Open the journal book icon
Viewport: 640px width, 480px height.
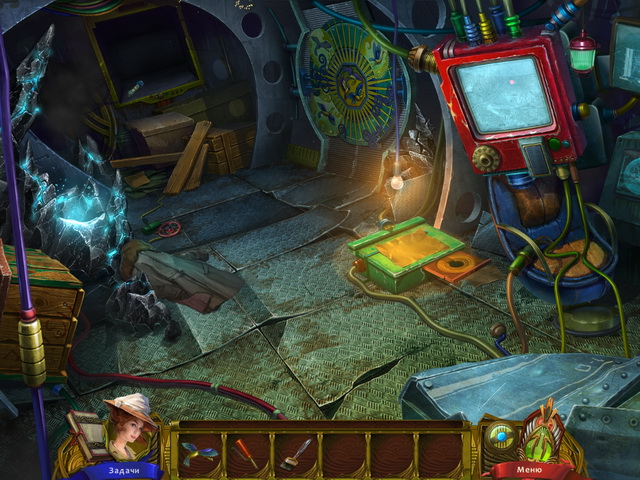pyautogui.click(x=86, y=430)
